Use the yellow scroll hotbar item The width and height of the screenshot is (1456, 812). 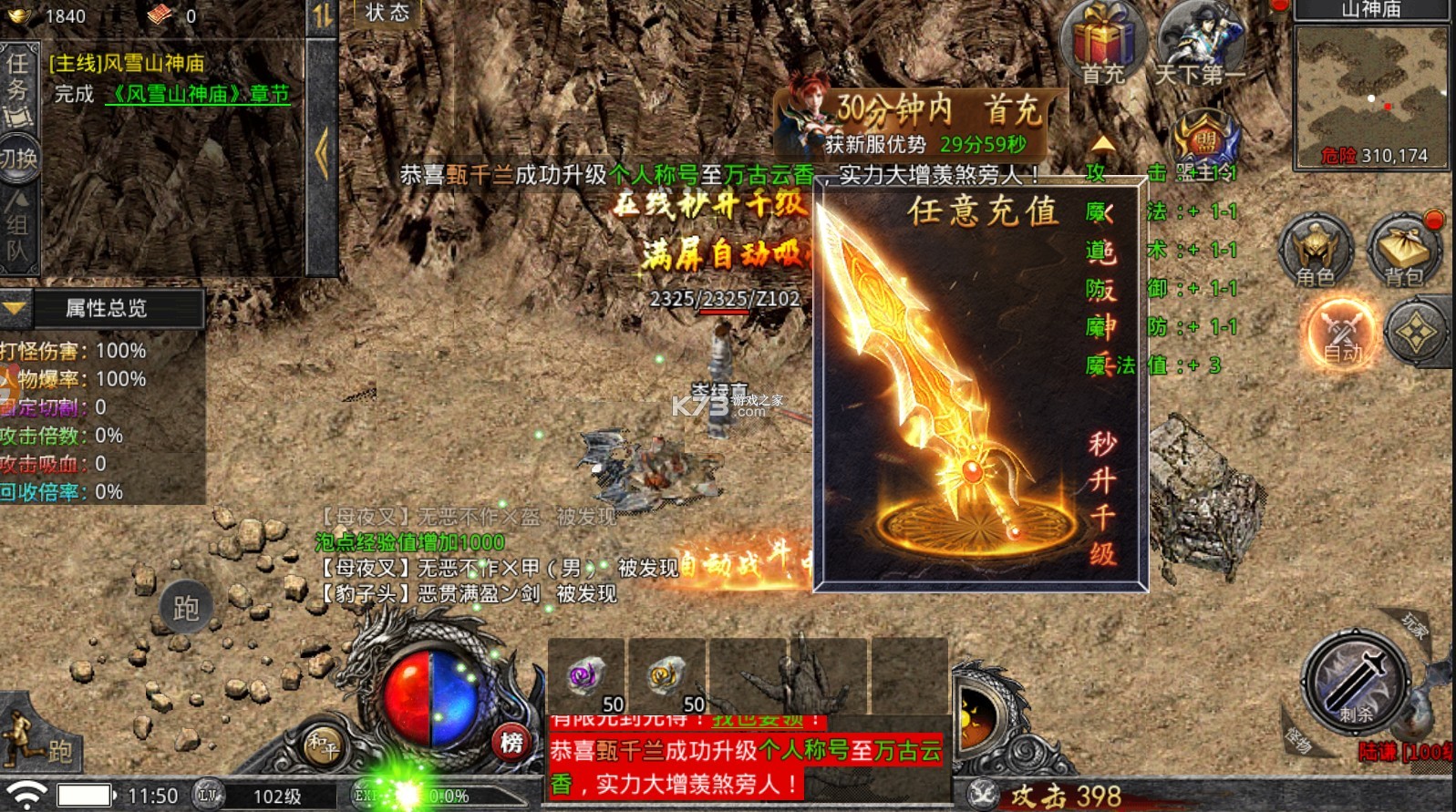pyautogui.click(x=666, y=677)
